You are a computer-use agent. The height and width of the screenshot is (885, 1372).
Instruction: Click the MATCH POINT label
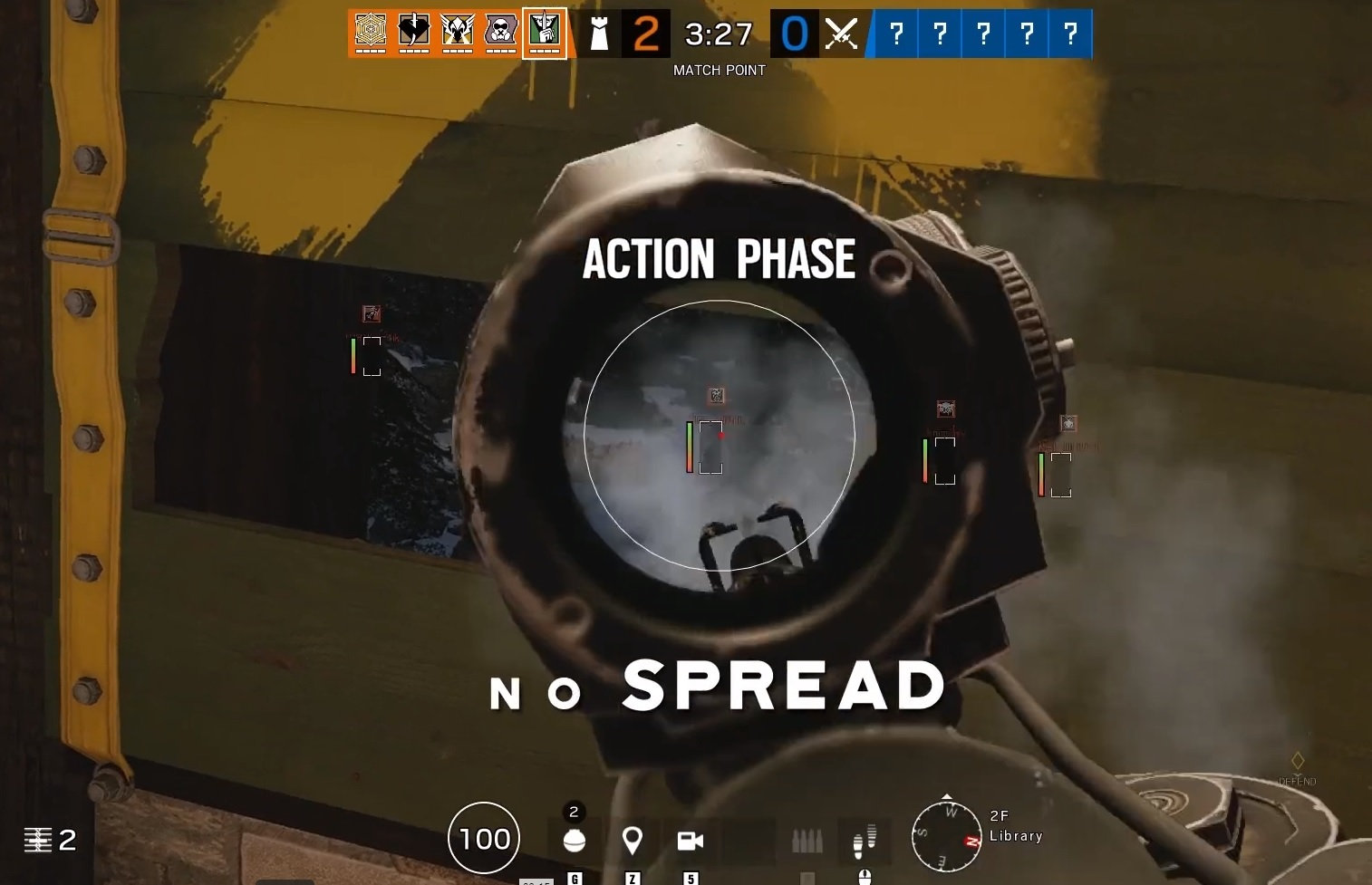coord(720,70)
